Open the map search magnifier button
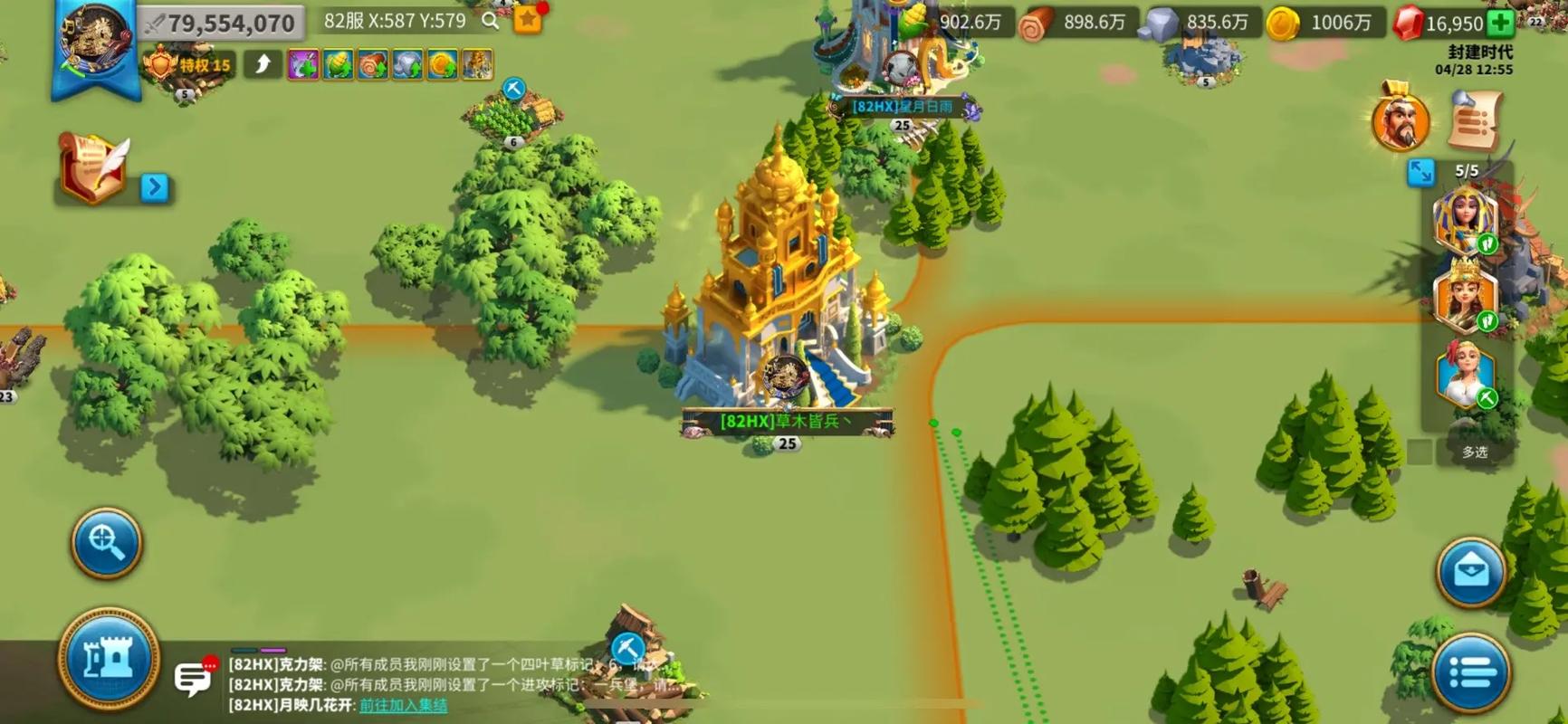Screen dimensions: 1568x724 pyautogui.click(x=106, y=543)
